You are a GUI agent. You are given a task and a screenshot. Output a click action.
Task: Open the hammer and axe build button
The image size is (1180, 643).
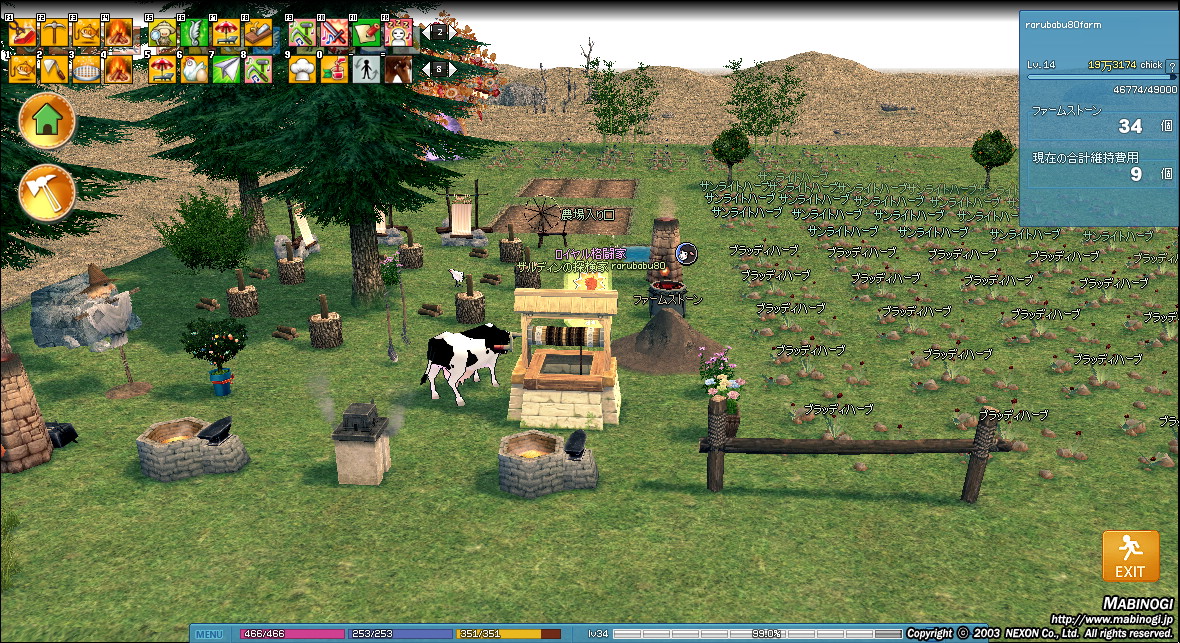click(x=47, y=192)
